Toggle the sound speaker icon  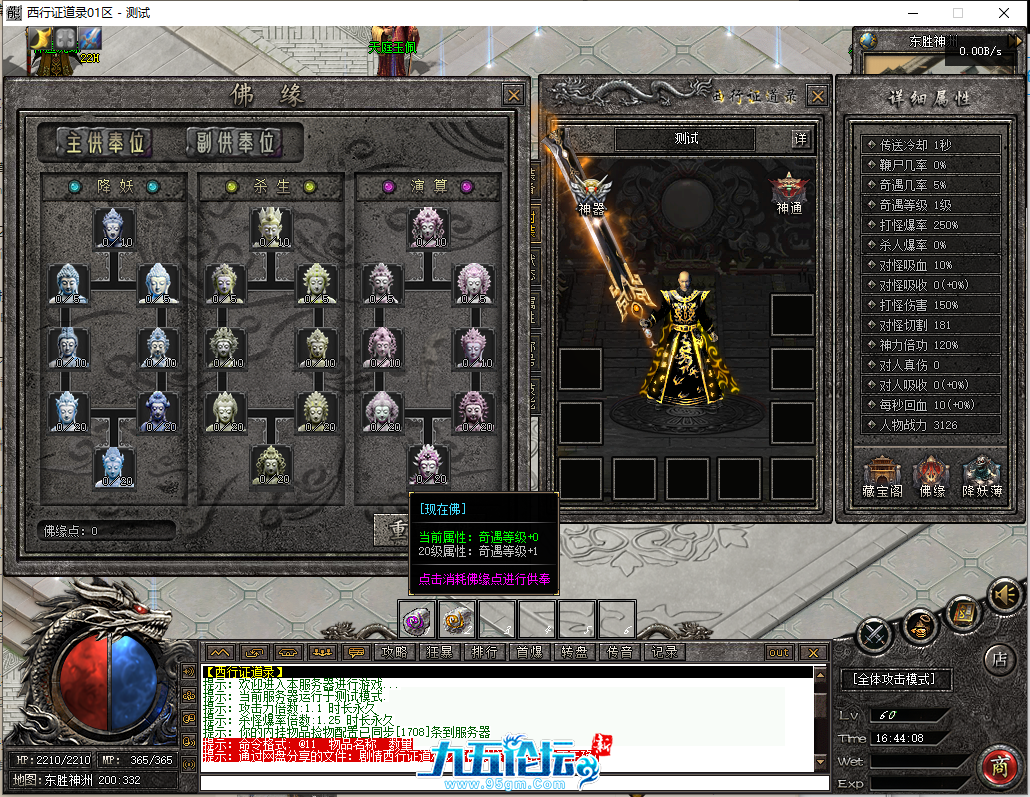pyautogui.click(x=1005, y=596)
